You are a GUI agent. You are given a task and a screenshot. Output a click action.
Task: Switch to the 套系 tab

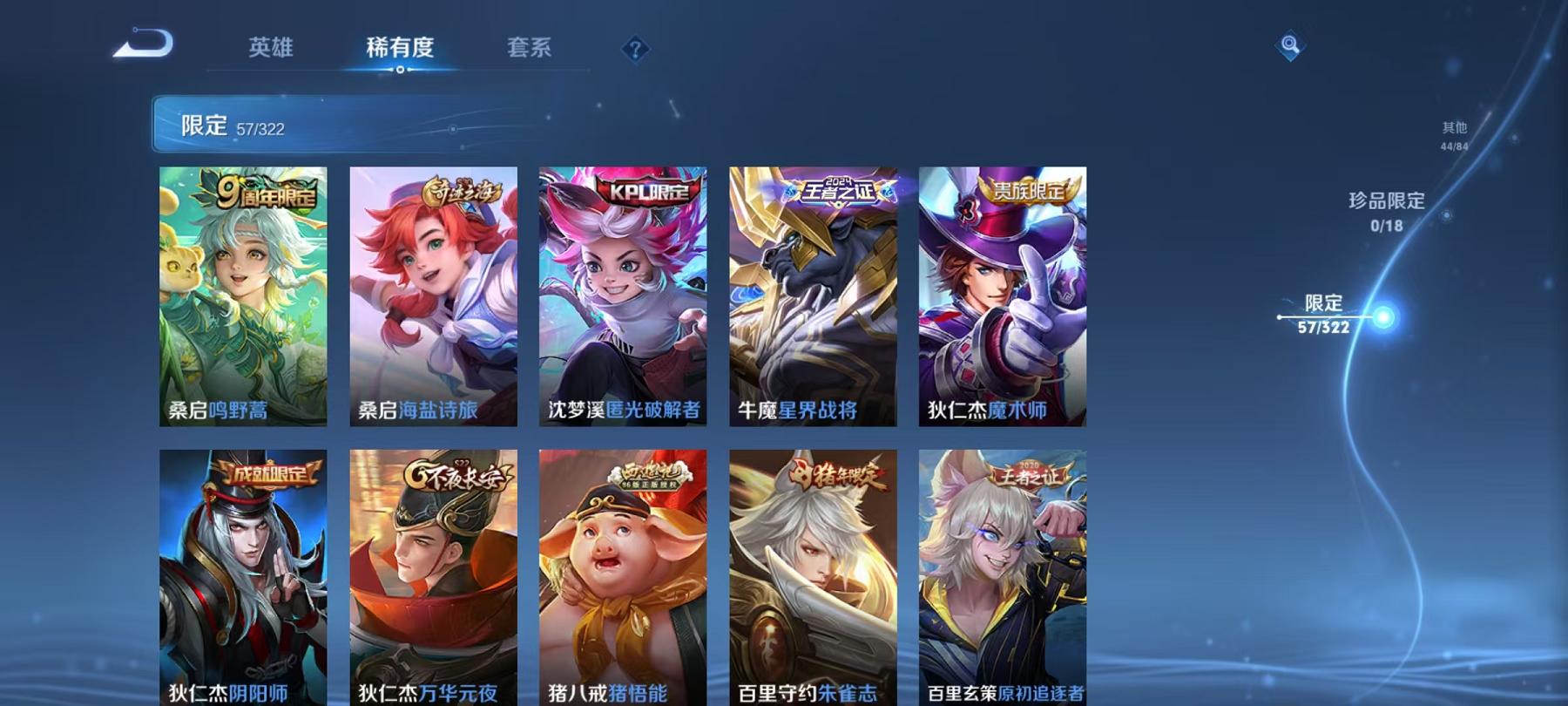pyautogui.click(x=531, y=50)
